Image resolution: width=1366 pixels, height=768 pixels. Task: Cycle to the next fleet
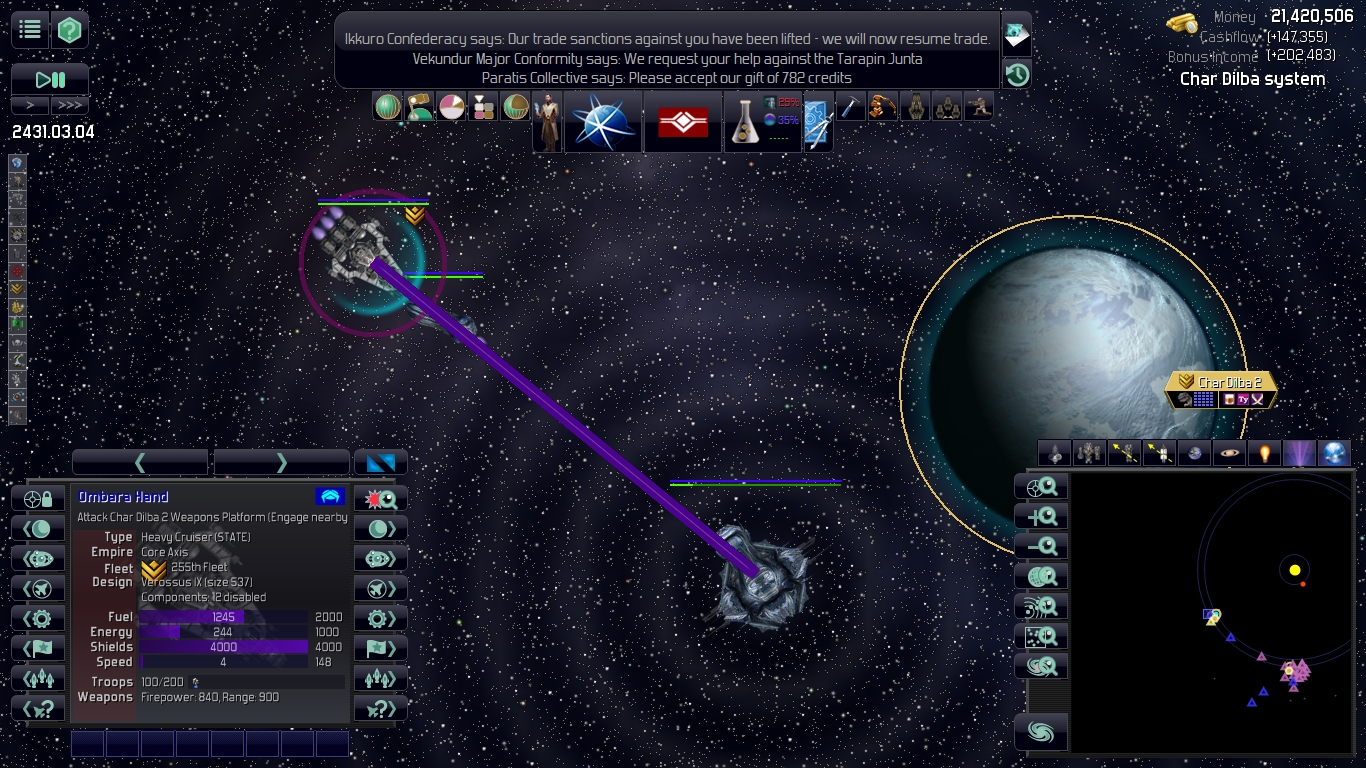click(381, 678)
